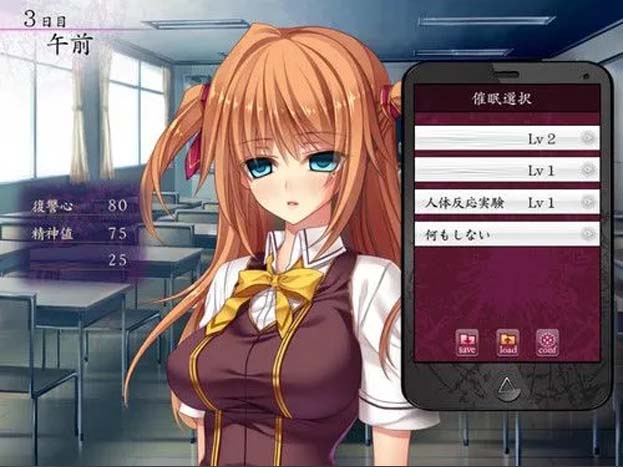Choose the 人体反応実験 Lv 1 option
Image resolution: width=623 pixels, height=467 pixels.
pyautogui.click(x=506, y=203)
